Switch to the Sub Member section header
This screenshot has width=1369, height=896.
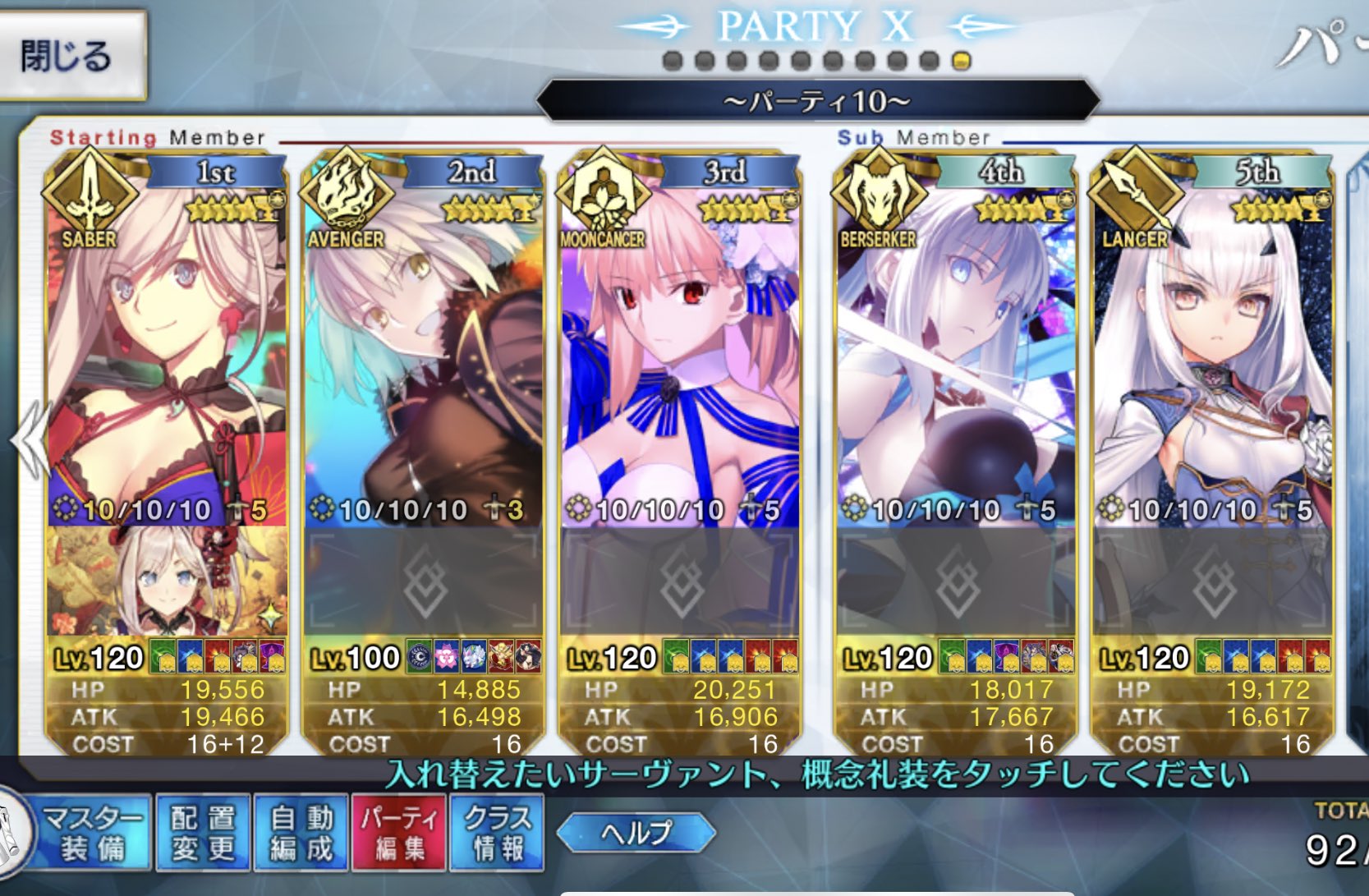(x=914, y=137)
